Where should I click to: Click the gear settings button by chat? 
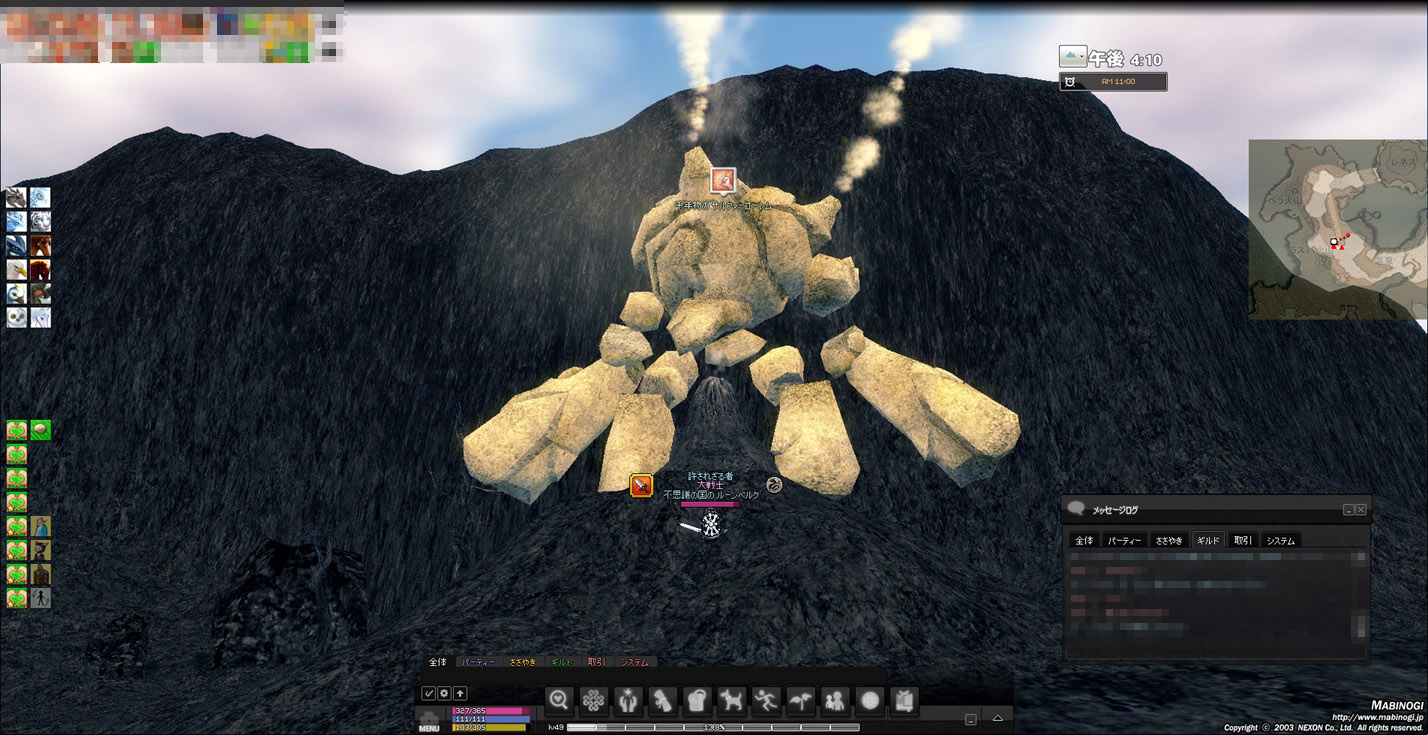point(444,693)
